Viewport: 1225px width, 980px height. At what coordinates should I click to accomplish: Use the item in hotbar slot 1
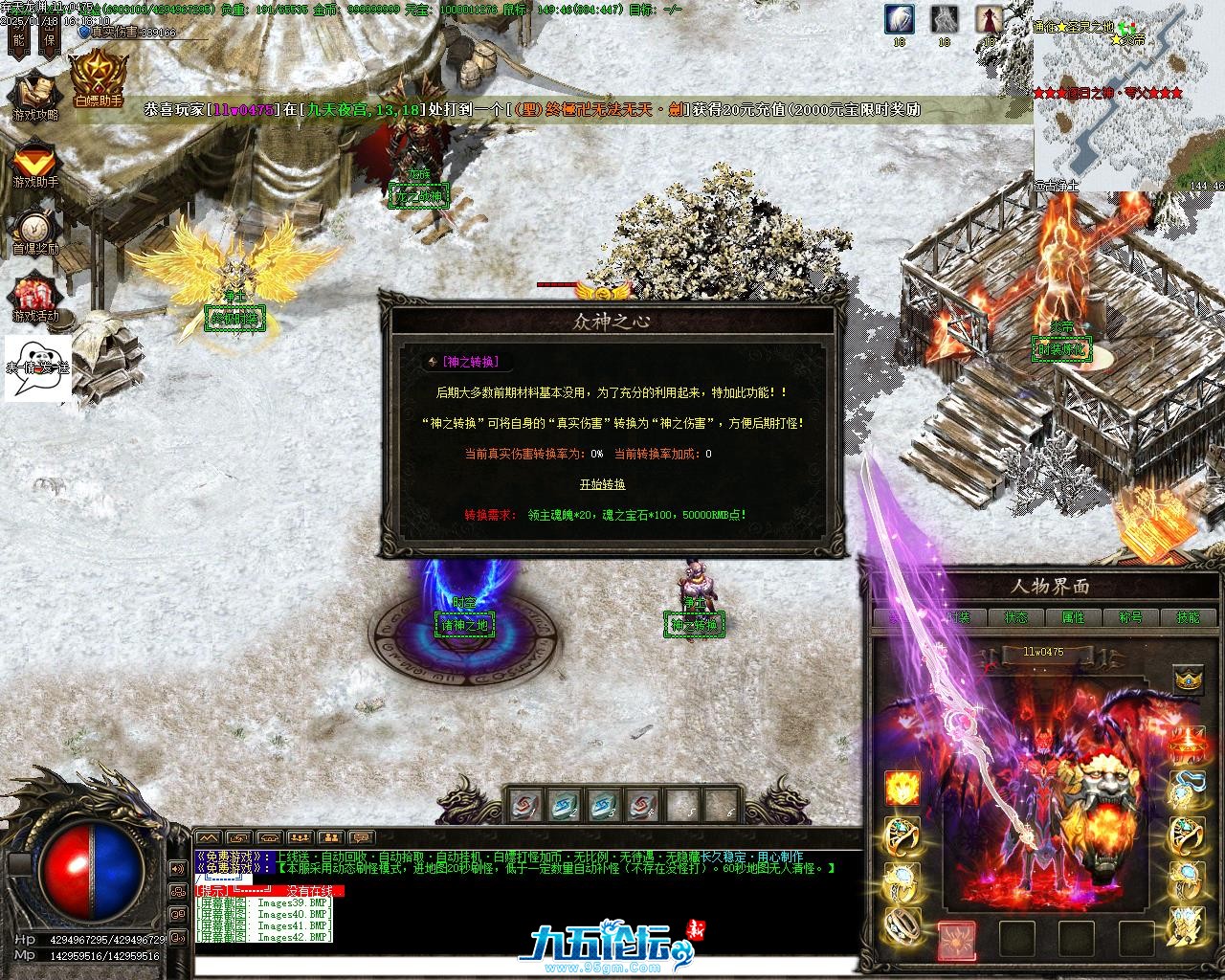point(525,806)
